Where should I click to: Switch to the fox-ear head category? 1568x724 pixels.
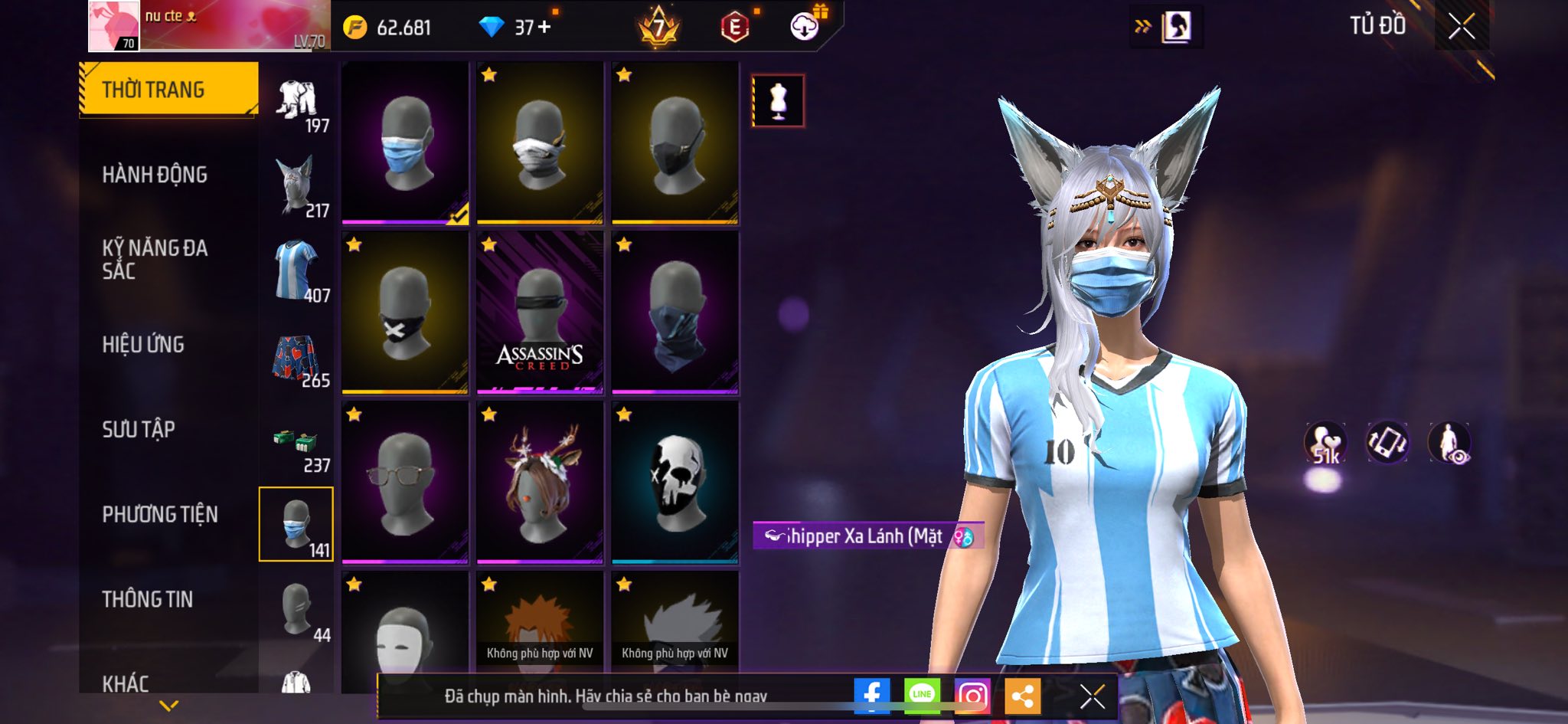pos(297,186)
